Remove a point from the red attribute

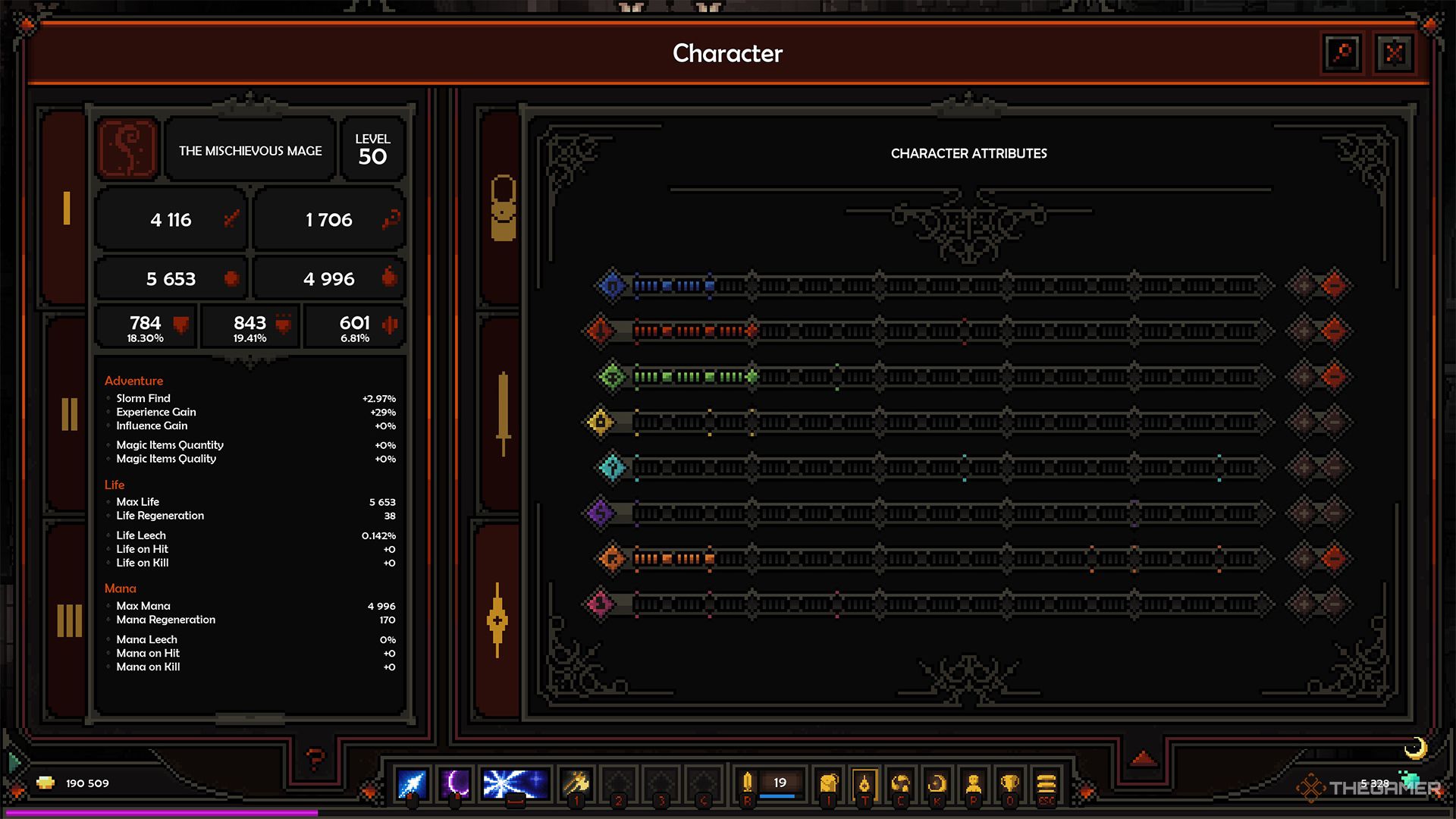1333,331
